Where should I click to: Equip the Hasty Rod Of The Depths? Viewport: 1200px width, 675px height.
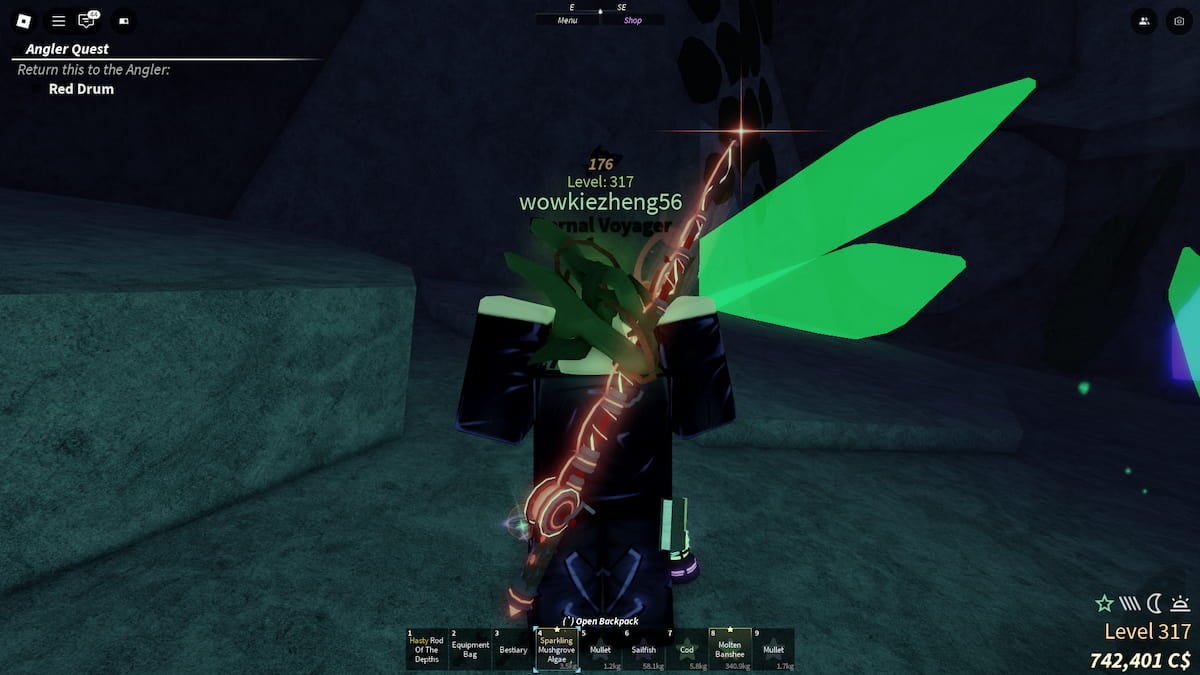426,649
